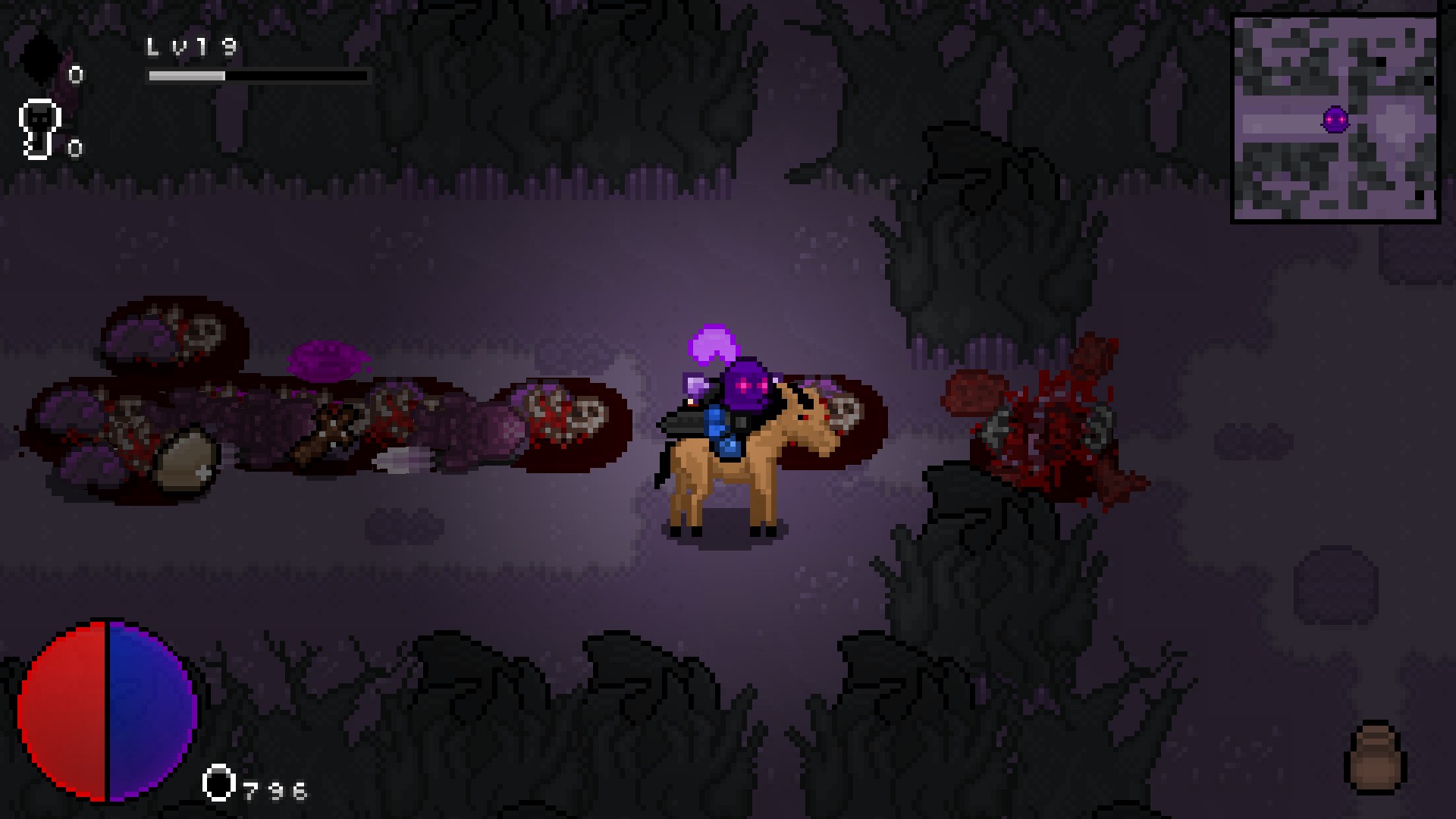1456x819 pixels.
Task: Select the Lv19 level label
Action: pos(190,47)
